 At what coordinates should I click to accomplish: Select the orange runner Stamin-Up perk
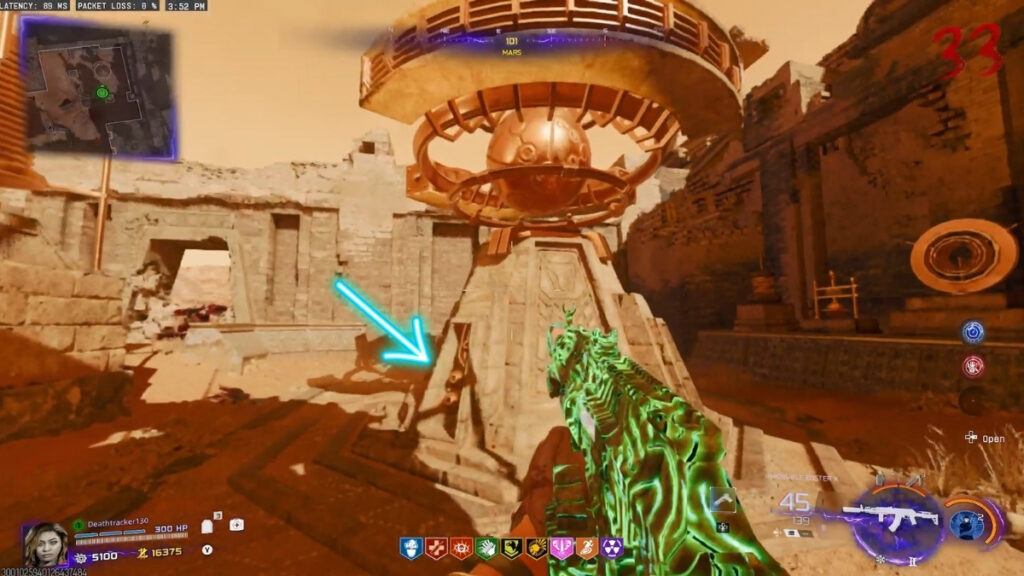pyautogui.click(x=585, y=547)
